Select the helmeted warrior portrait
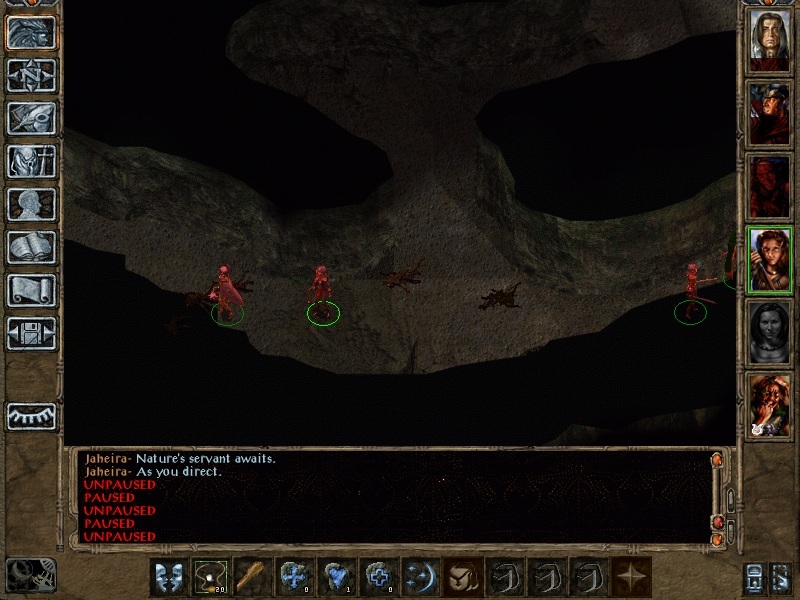This screenshot has height=600, width=800. tap(769, 113)
